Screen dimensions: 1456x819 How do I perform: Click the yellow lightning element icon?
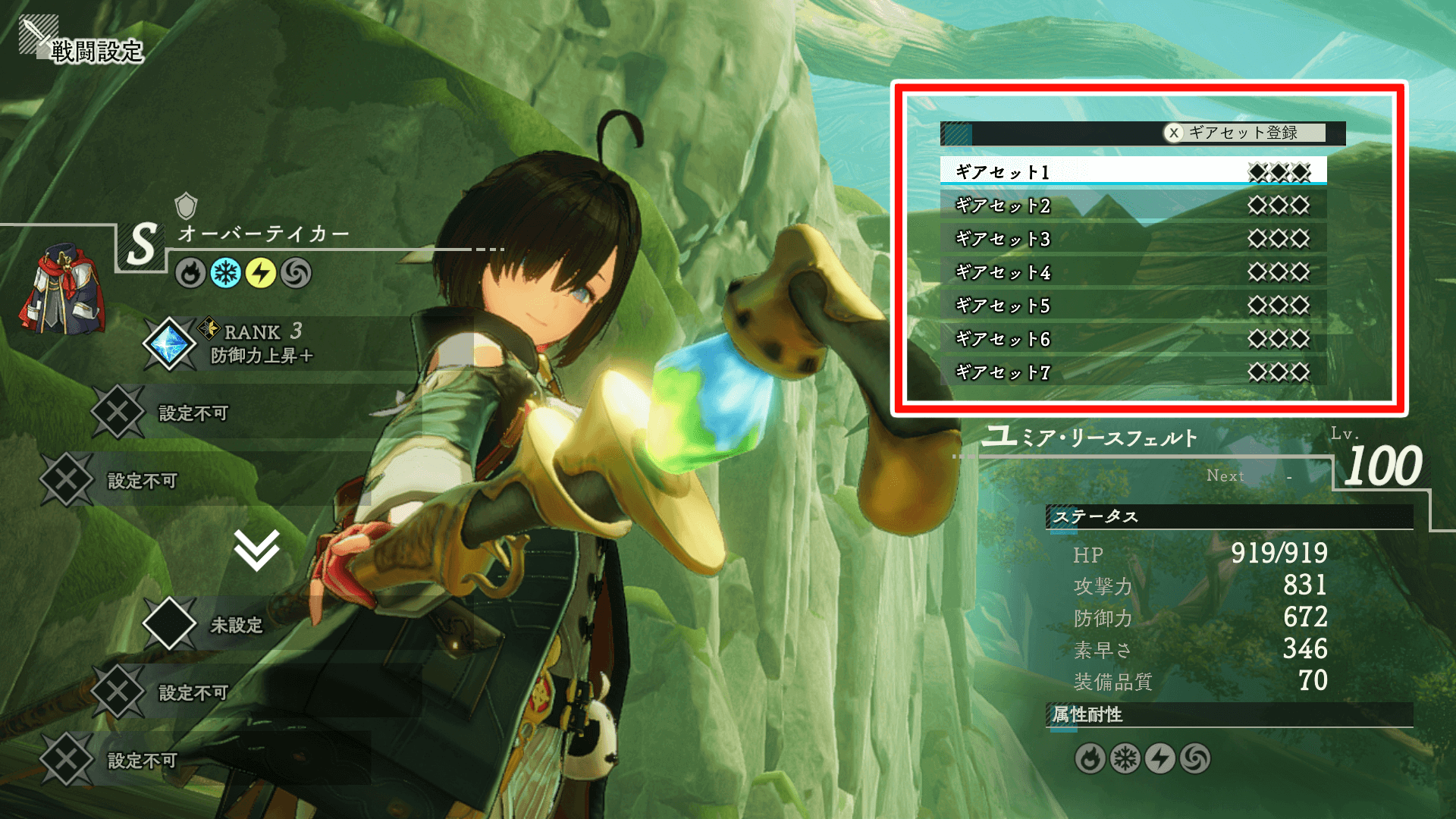pos(261,273)
